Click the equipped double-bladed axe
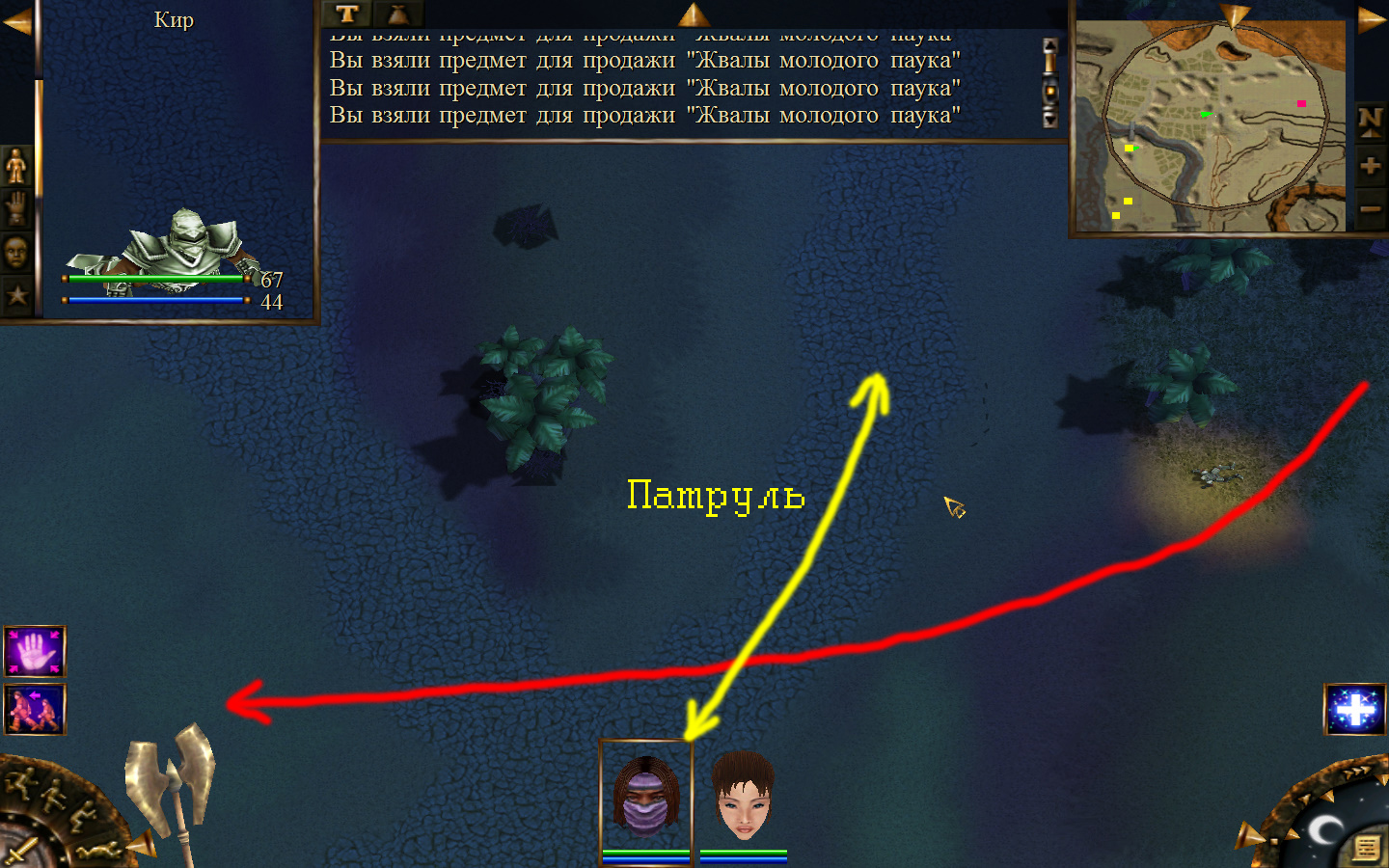 pos(174,781)
